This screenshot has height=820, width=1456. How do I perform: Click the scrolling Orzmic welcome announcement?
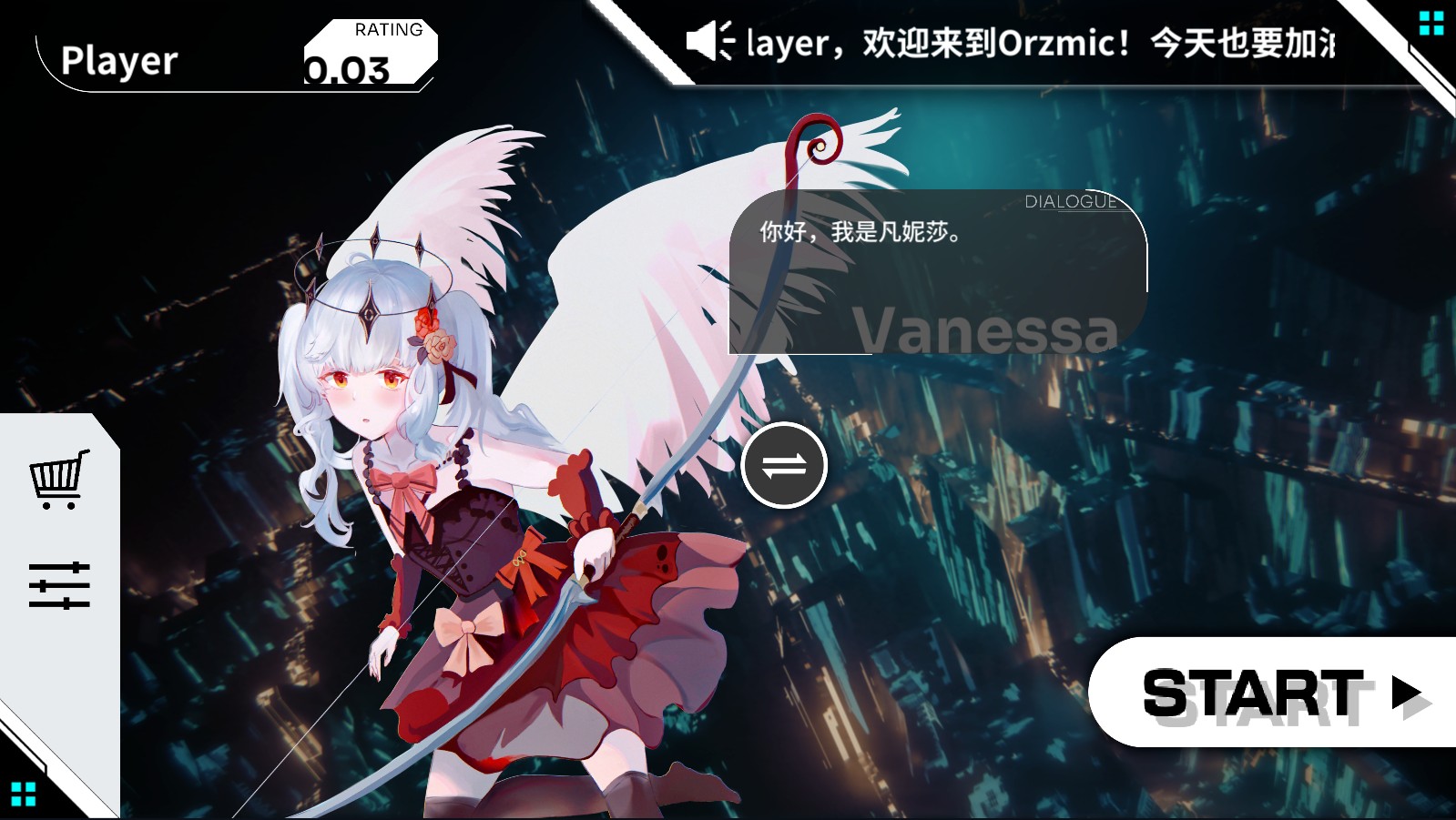[x=1002, y=42]
